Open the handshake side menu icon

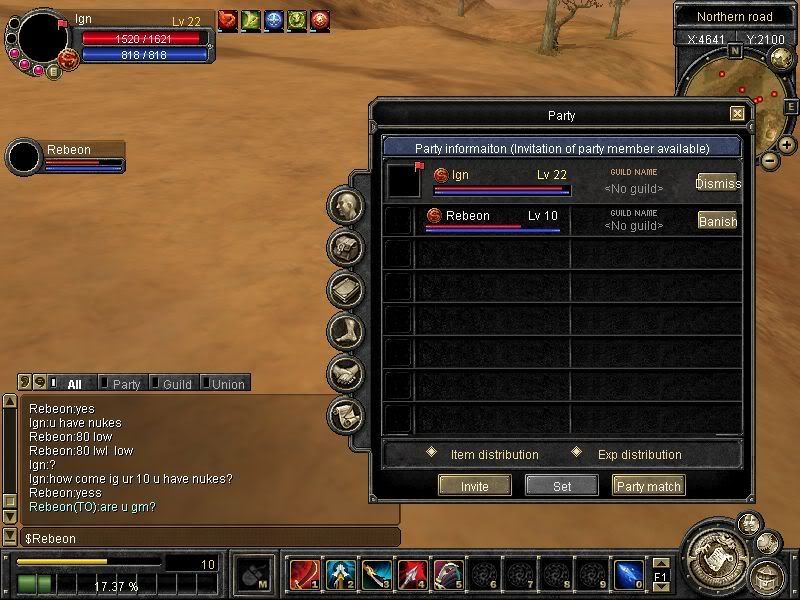point(346,374)
